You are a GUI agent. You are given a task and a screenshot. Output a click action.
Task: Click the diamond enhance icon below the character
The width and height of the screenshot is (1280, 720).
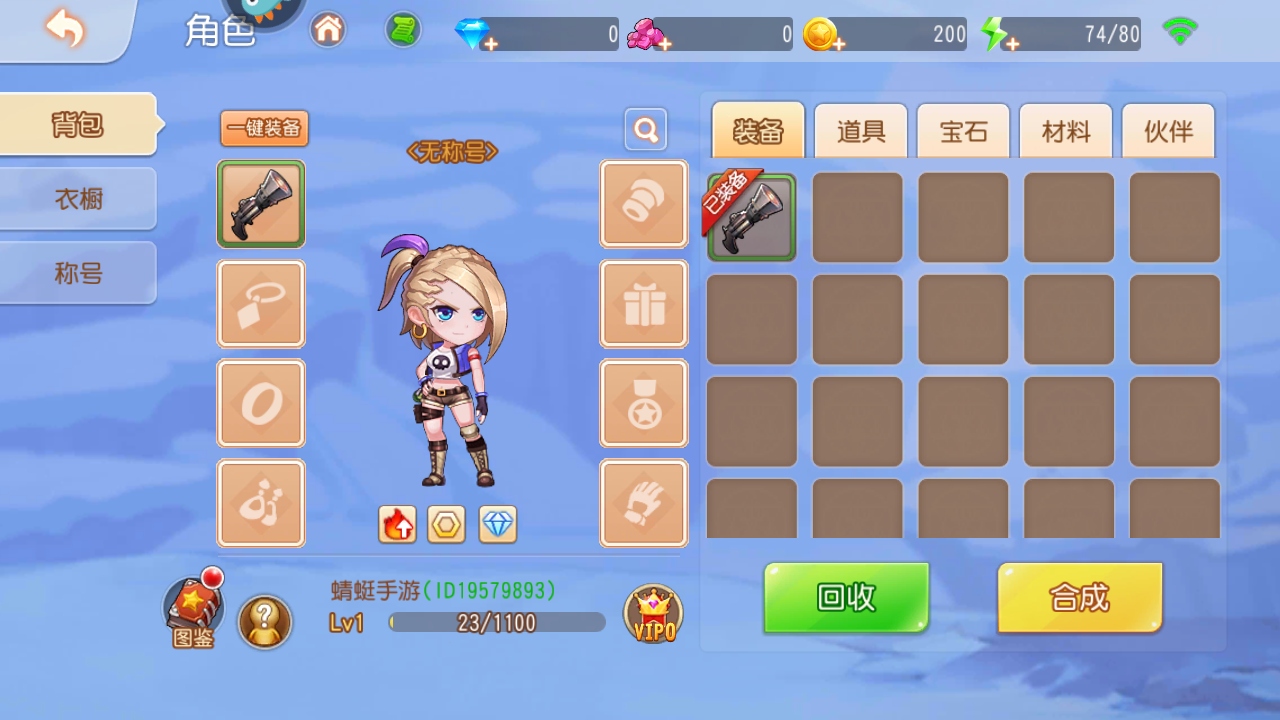click(x=497, y=523)
